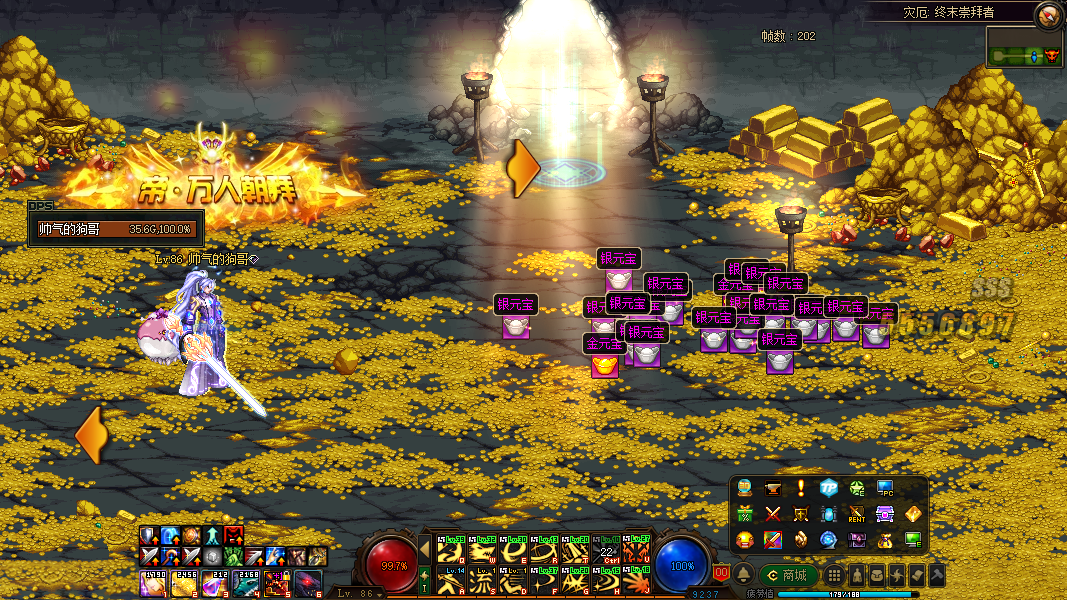Open the skills shuriken icon
The width and height of the screenshot is (1067, 600).
coord(897,575)
